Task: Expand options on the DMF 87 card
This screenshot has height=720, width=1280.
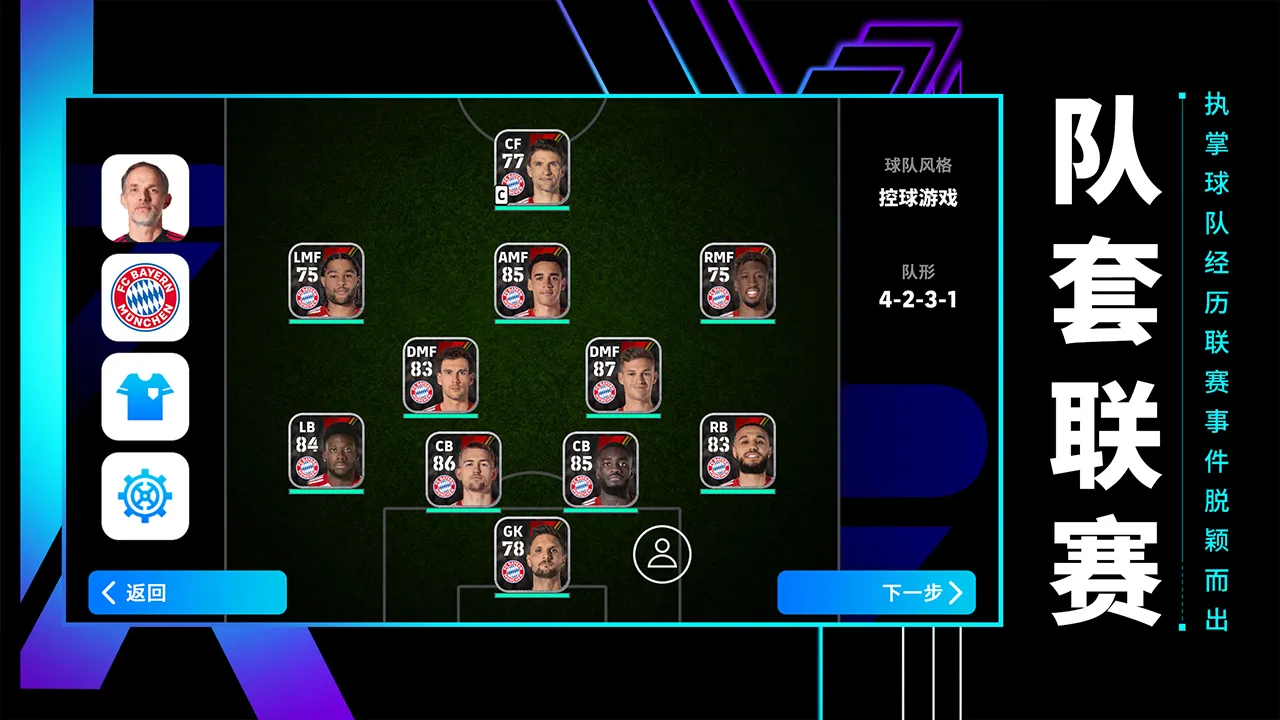Action: click(x=626, y=376)
